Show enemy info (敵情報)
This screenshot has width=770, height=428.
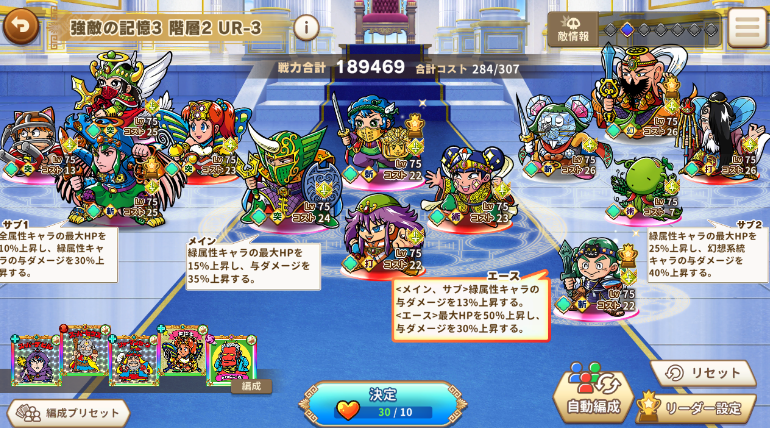tap(573, 29)
